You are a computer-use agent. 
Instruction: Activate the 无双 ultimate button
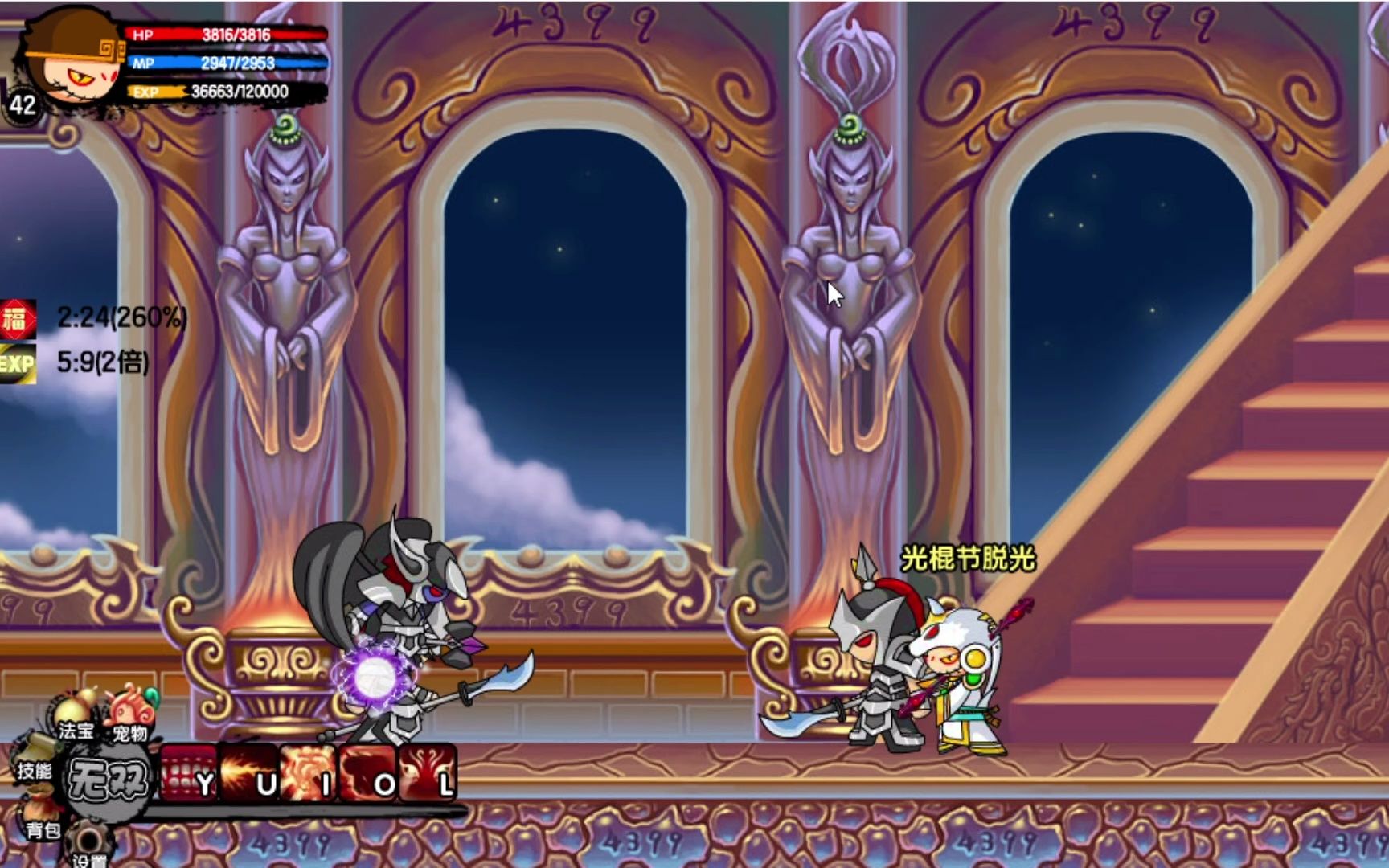click(108, 779)
